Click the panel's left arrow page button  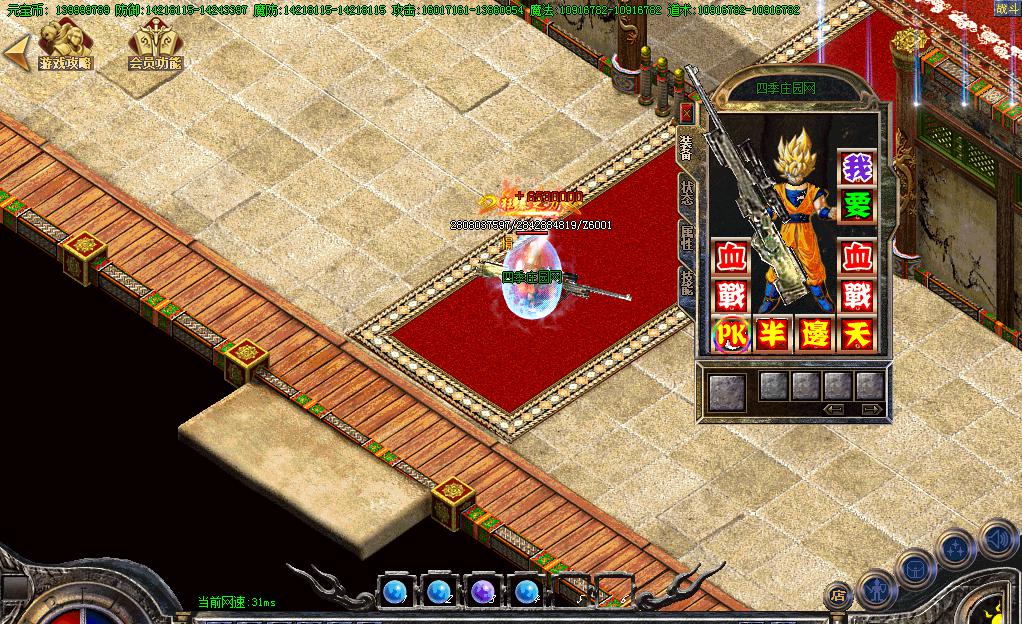tap(834, 409)
